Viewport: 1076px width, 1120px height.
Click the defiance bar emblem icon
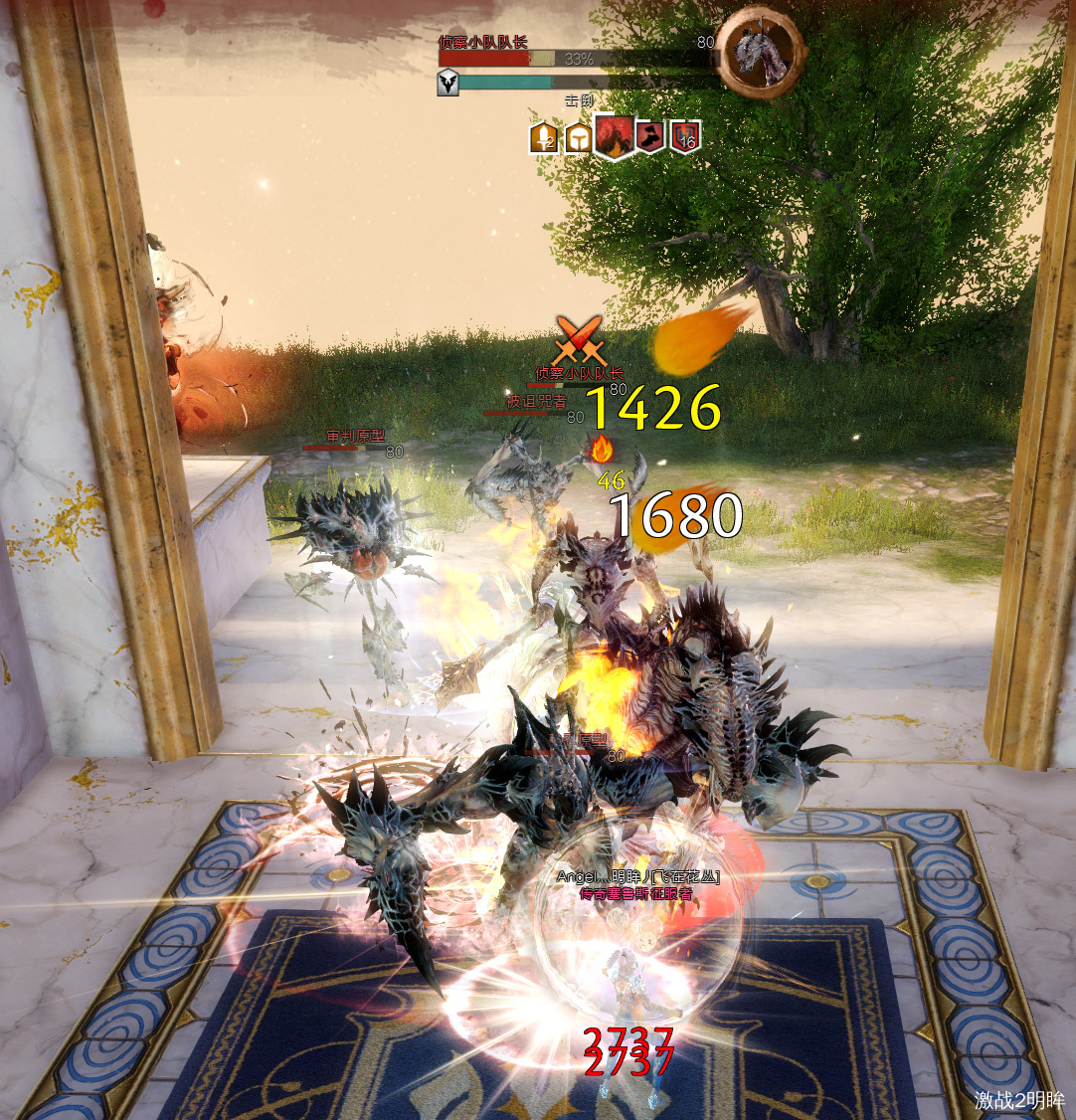point(448,83)
